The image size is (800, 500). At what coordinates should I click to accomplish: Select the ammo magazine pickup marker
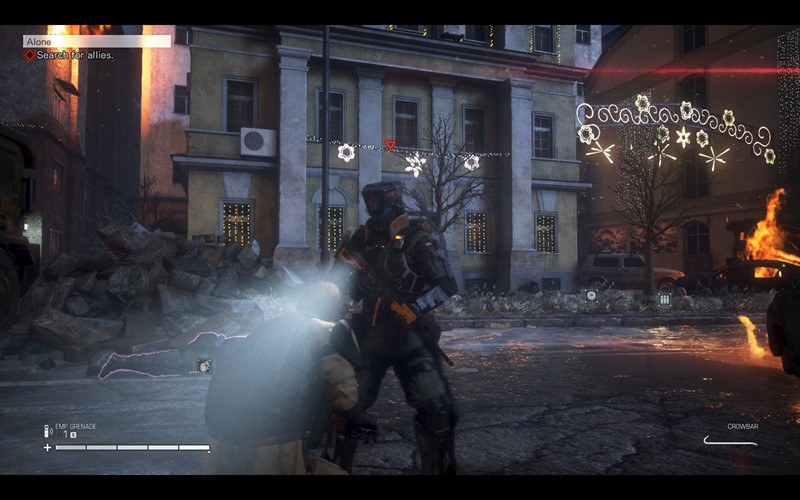[x=664, y=298]
